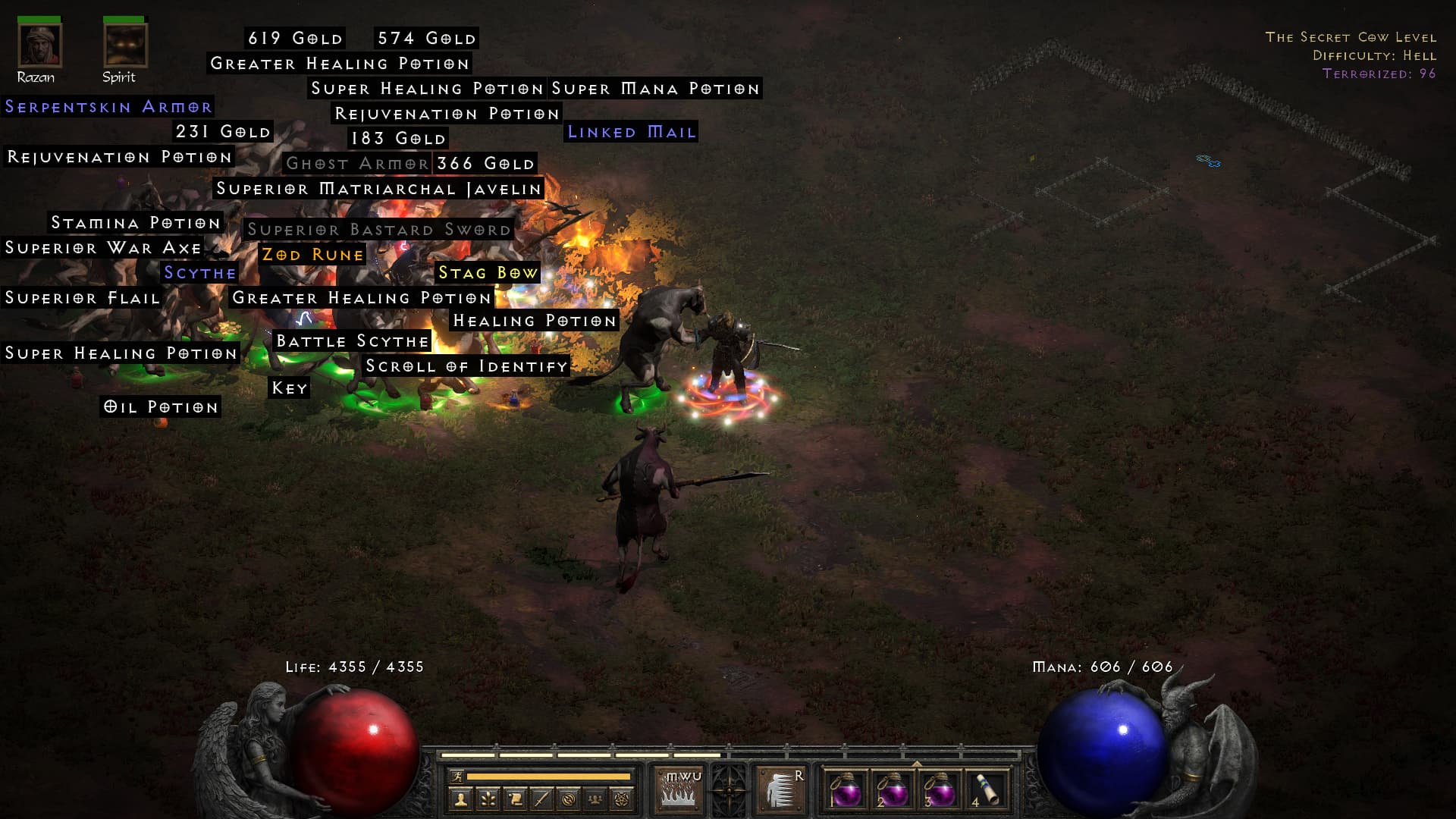Image resolution: width=1456 pixels, height=819 pixels.
Task: Open the skill tree leaf icon
Action: pos(488,799)
